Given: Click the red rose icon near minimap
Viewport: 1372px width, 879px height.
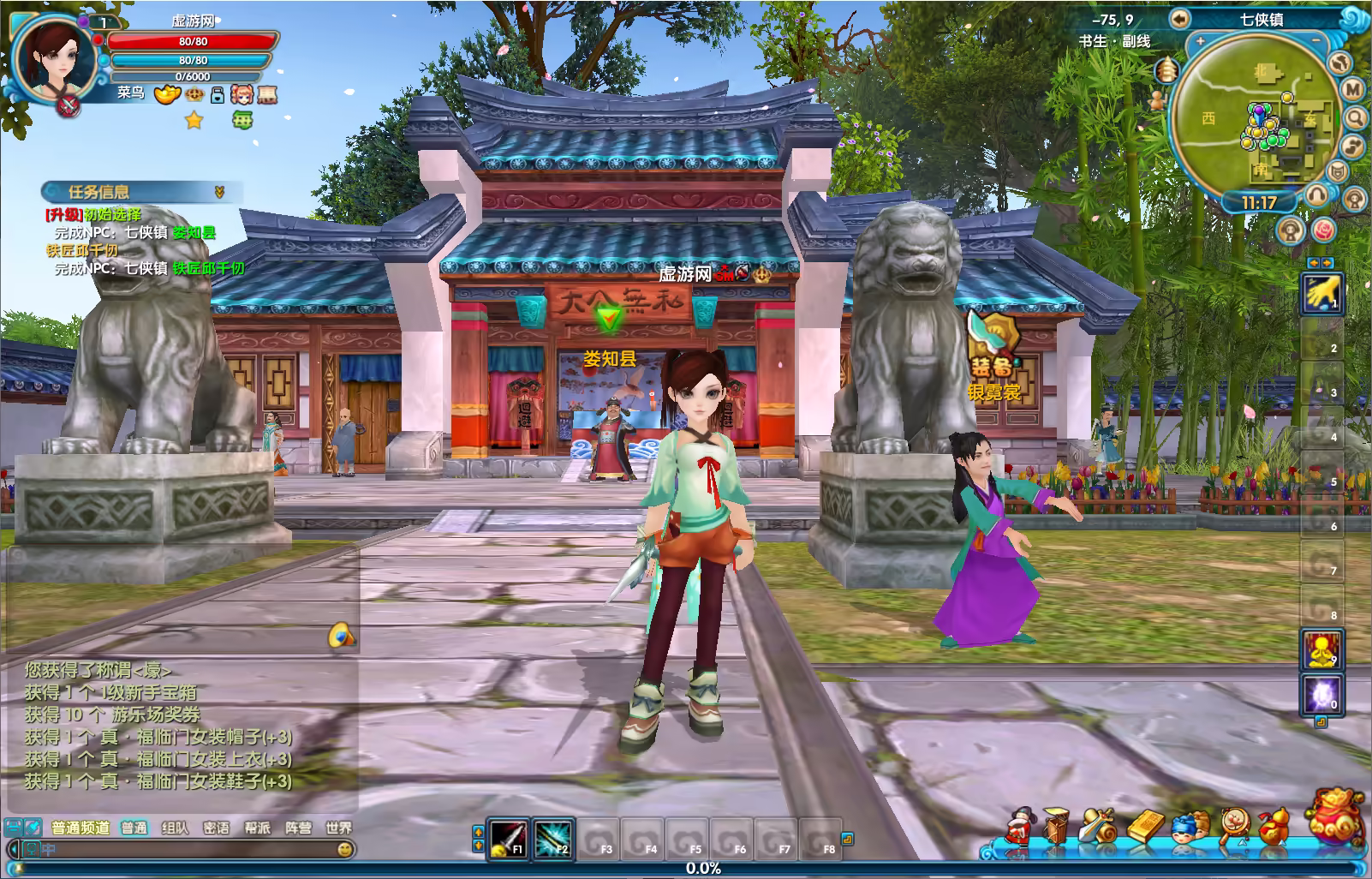Looking at the screenshot, I should click(x=1324, y=230).
